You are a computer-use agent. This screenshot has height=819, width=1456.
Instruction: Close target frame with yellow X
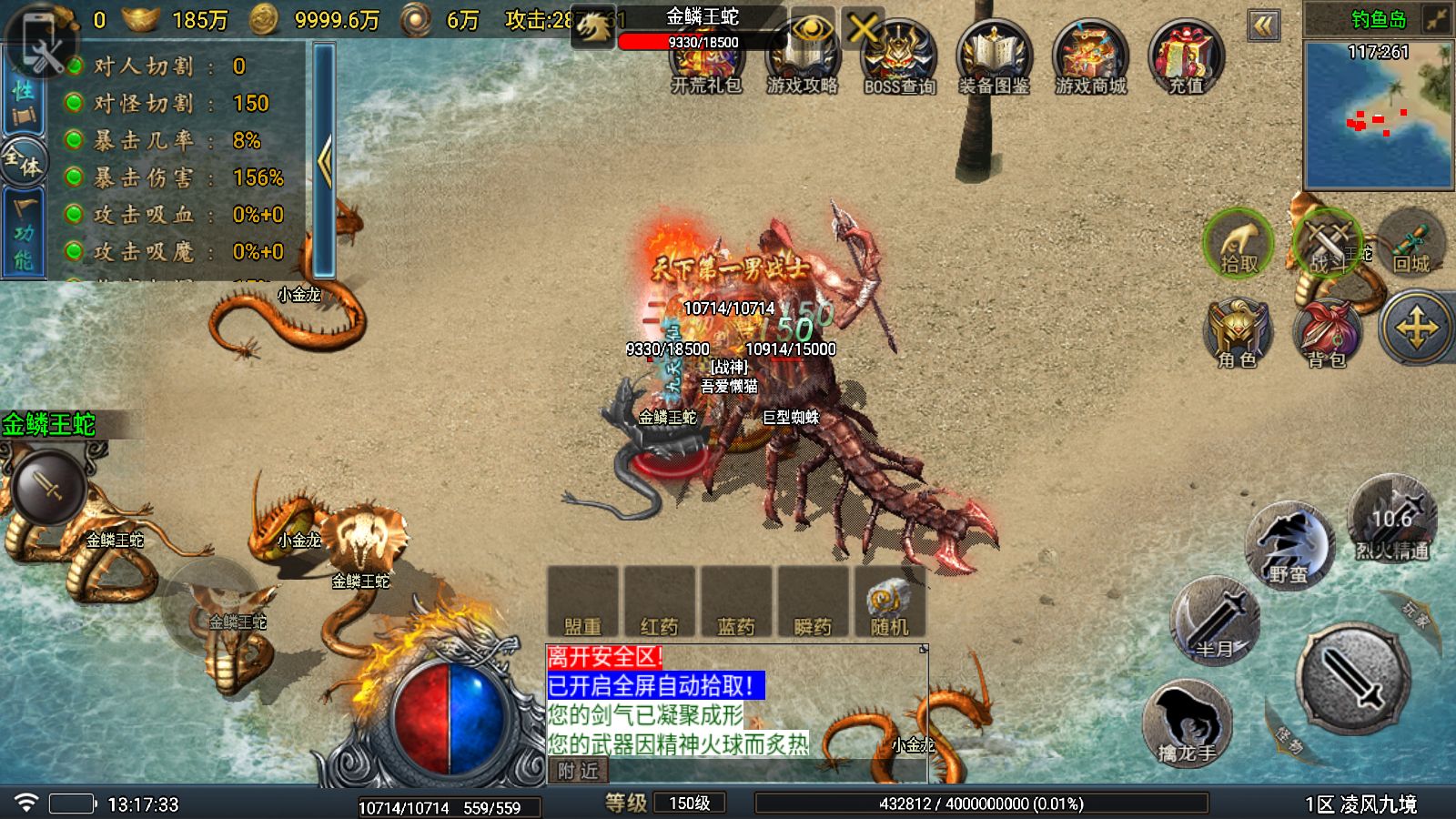pyautogui.click(x=863, y=29)
